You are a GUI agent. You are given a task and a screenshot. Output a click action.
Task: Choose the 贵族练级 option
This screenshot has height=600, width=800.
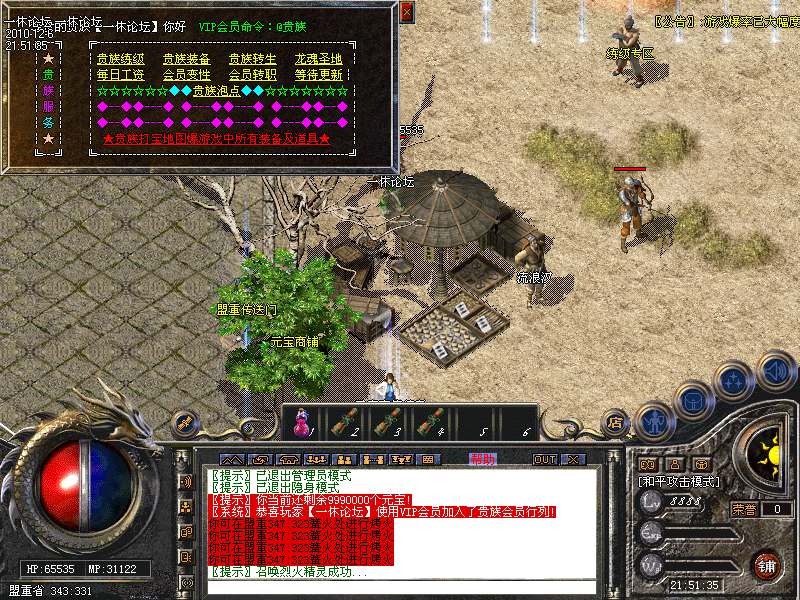pyautogui.click(x=120, y=59)
